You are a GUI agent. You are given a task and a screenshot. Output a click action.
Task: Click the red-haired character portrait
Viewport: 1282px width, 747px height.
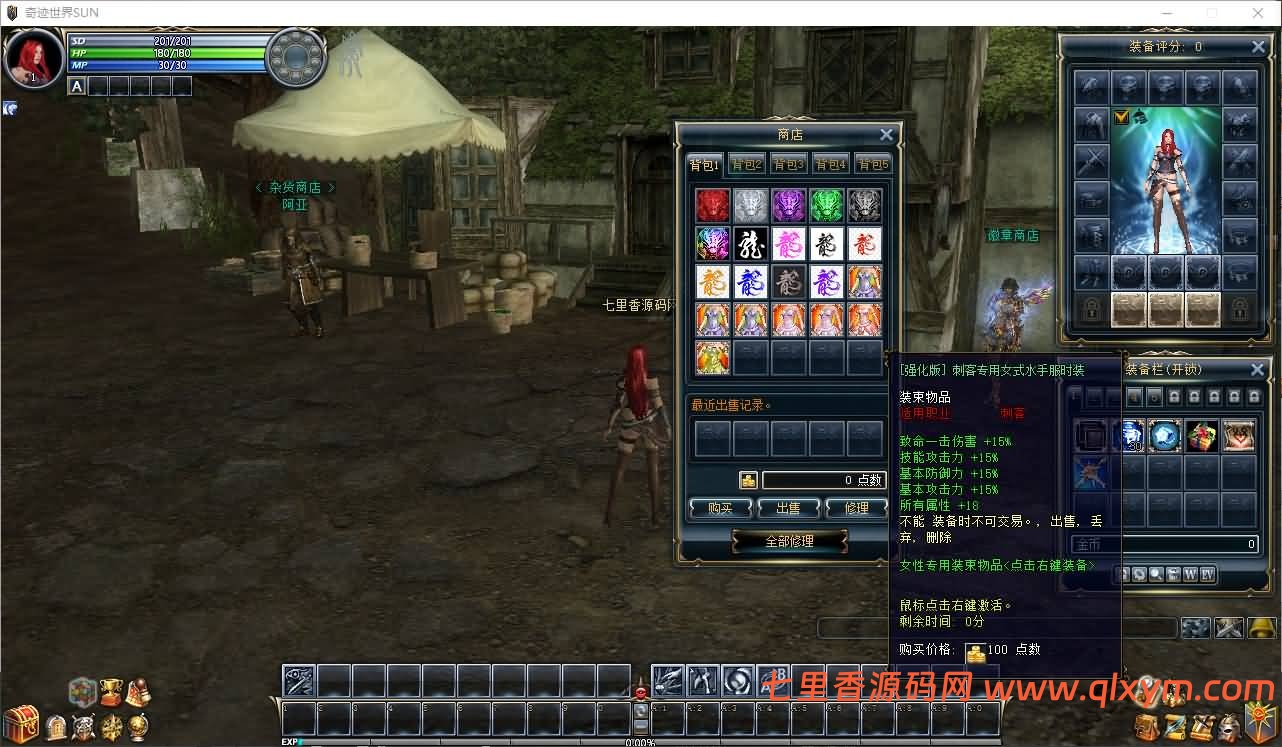click(x=33, y=57)
